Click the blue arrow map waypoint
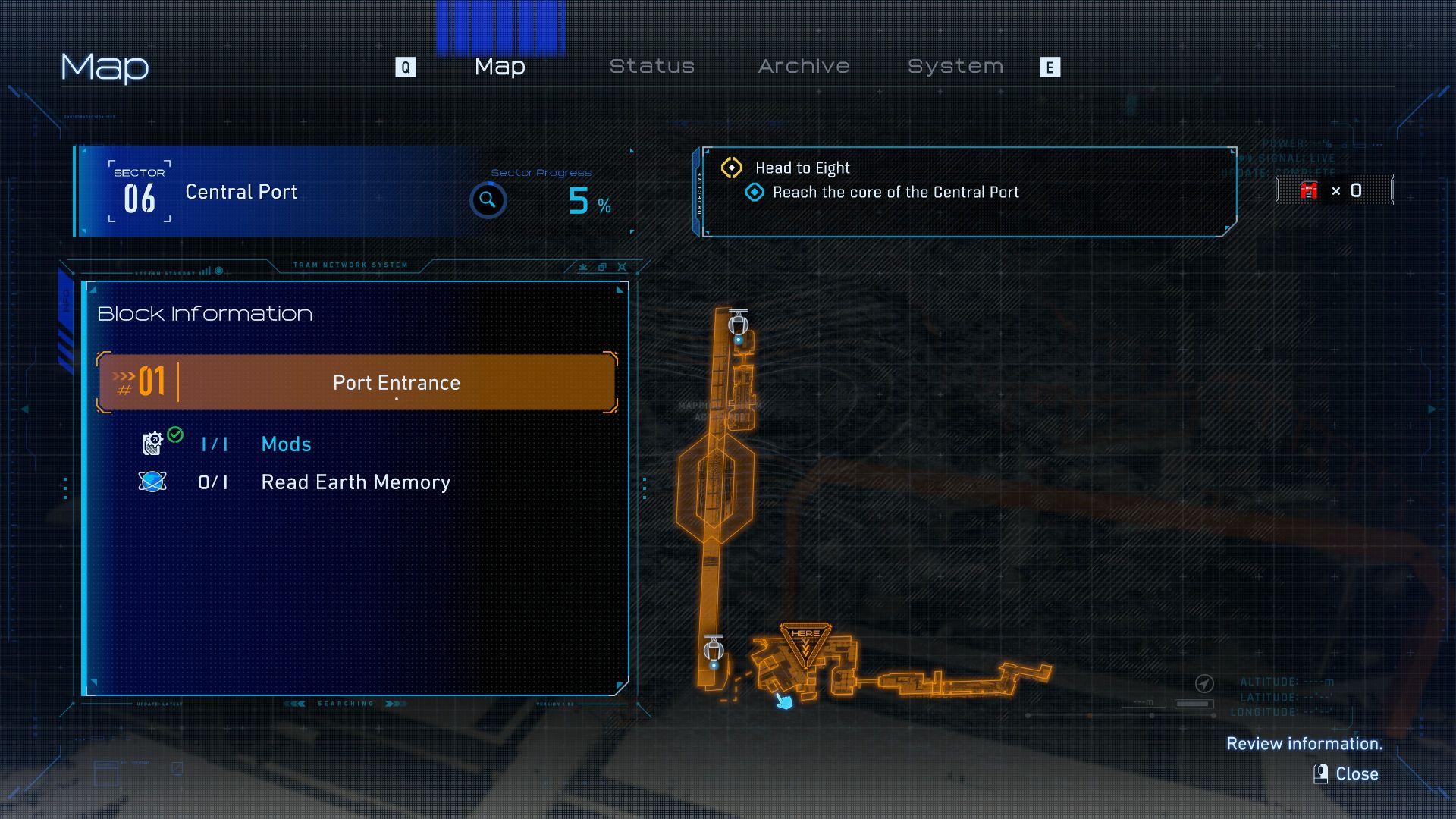1456x819 pixels. (x=784, y=701)
